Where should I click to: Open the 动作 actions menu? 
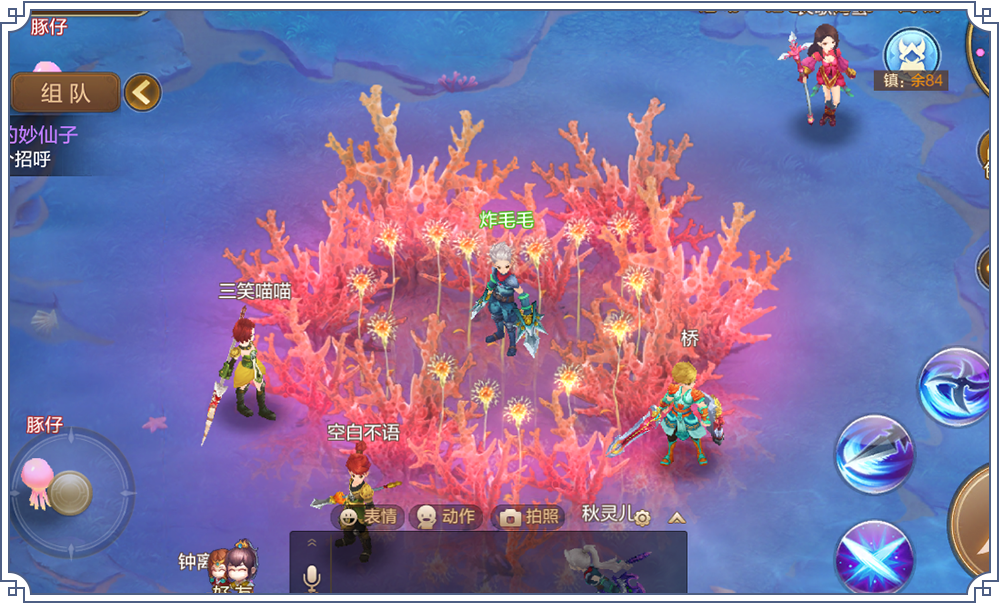pos(445,516)
